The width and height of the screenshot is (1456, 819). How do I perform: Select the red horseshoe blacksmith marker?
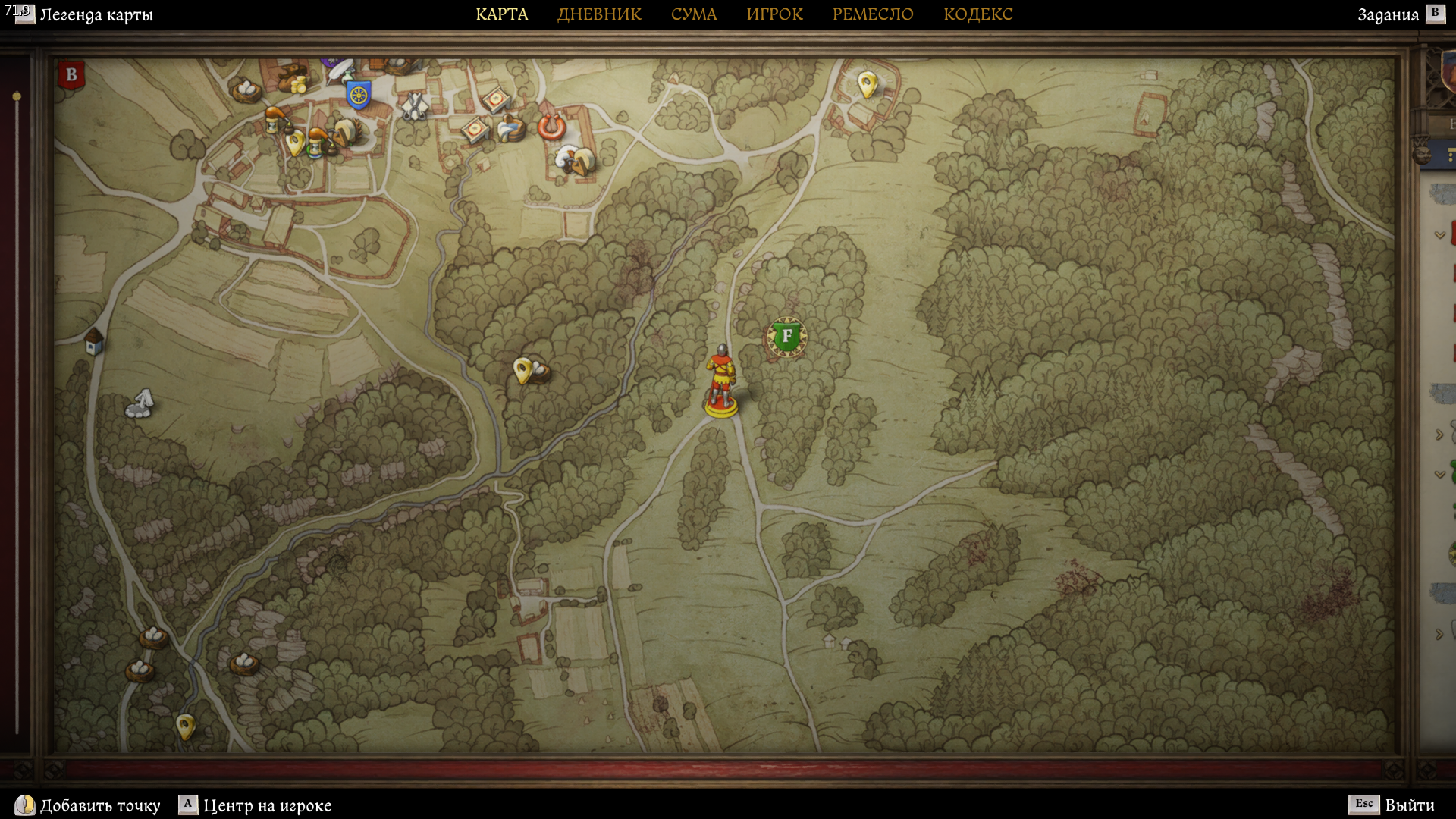[551, 125]
